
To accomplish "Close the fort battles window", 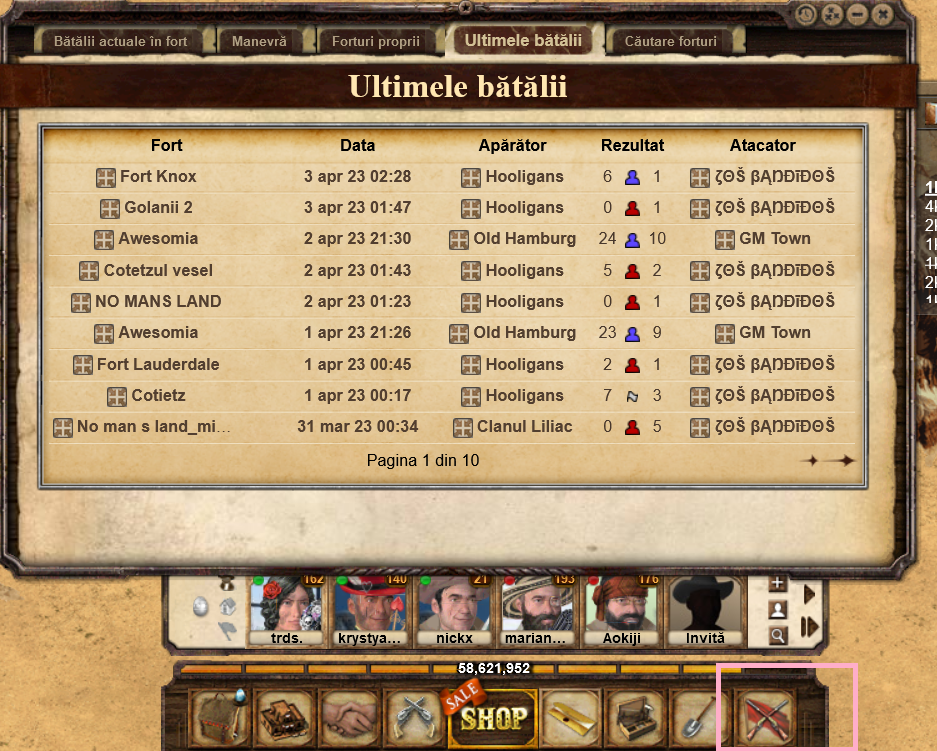I will [x=881, y=15].
